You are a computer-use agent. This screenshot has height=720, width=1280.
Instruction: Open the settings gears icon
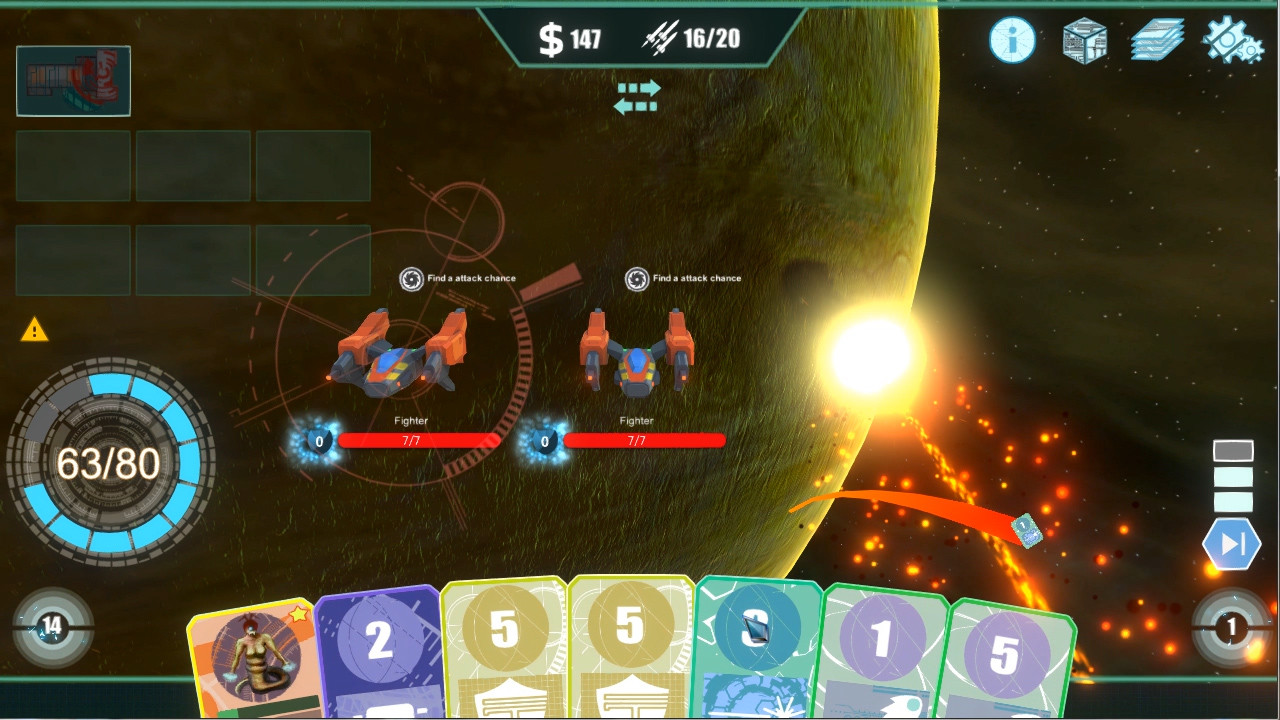click(1229, 40)
